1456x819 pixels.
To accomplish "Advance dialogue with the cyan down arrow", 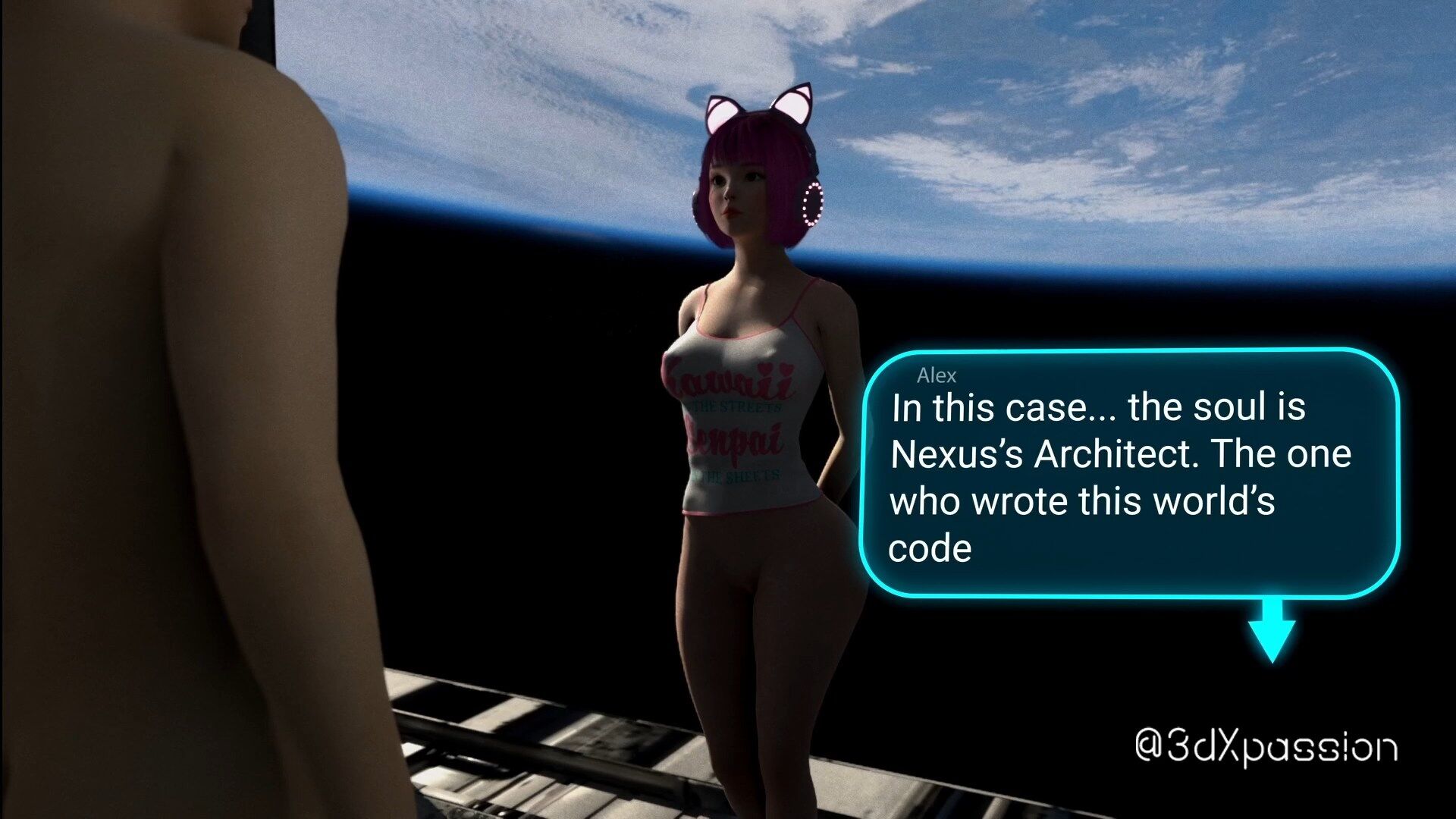I will [1272, 632].
